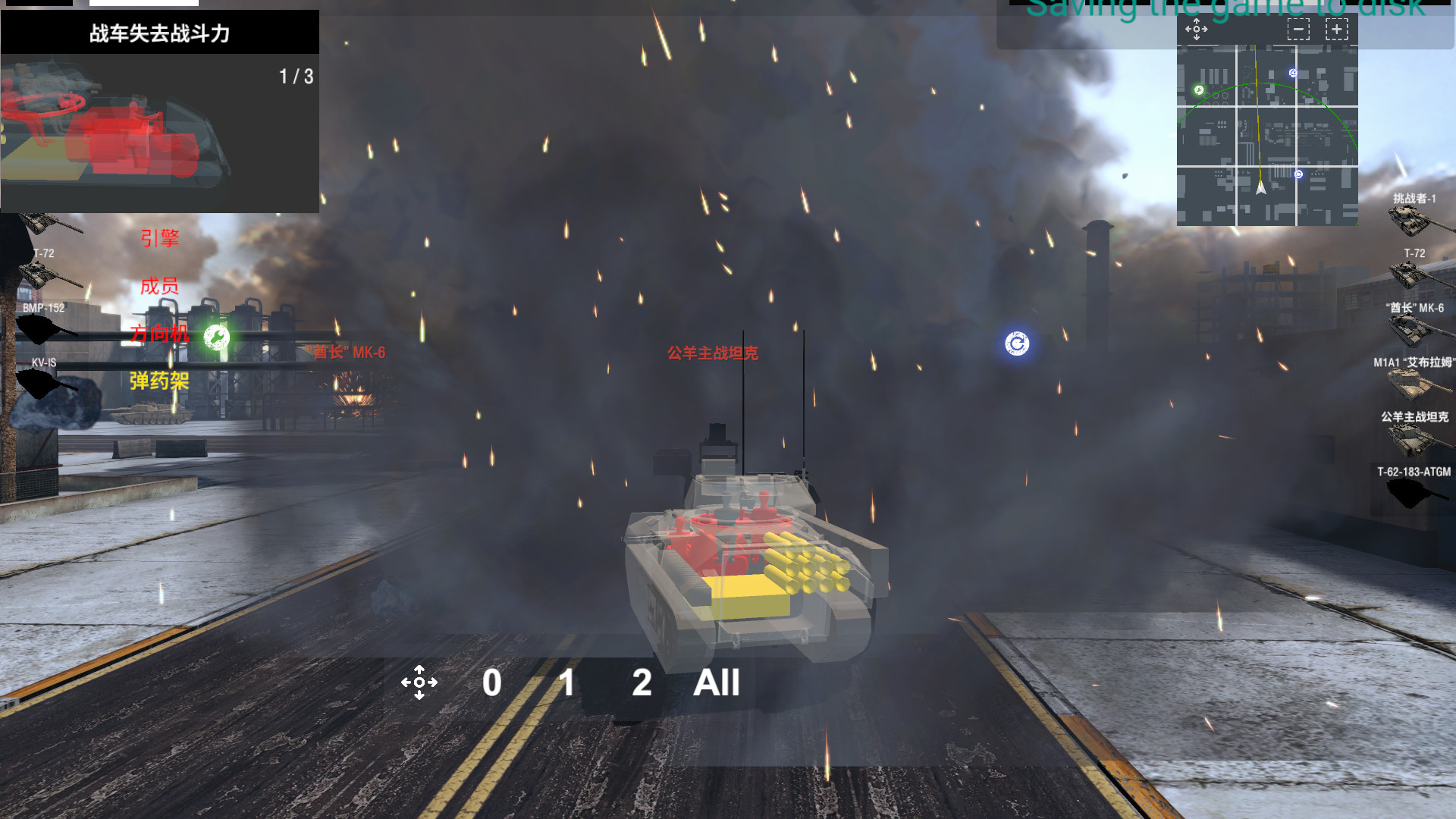Viewport: 1456px width, 819px height.
Task: Click the movement cross icon near bottom bar
Action: (420, 682)
